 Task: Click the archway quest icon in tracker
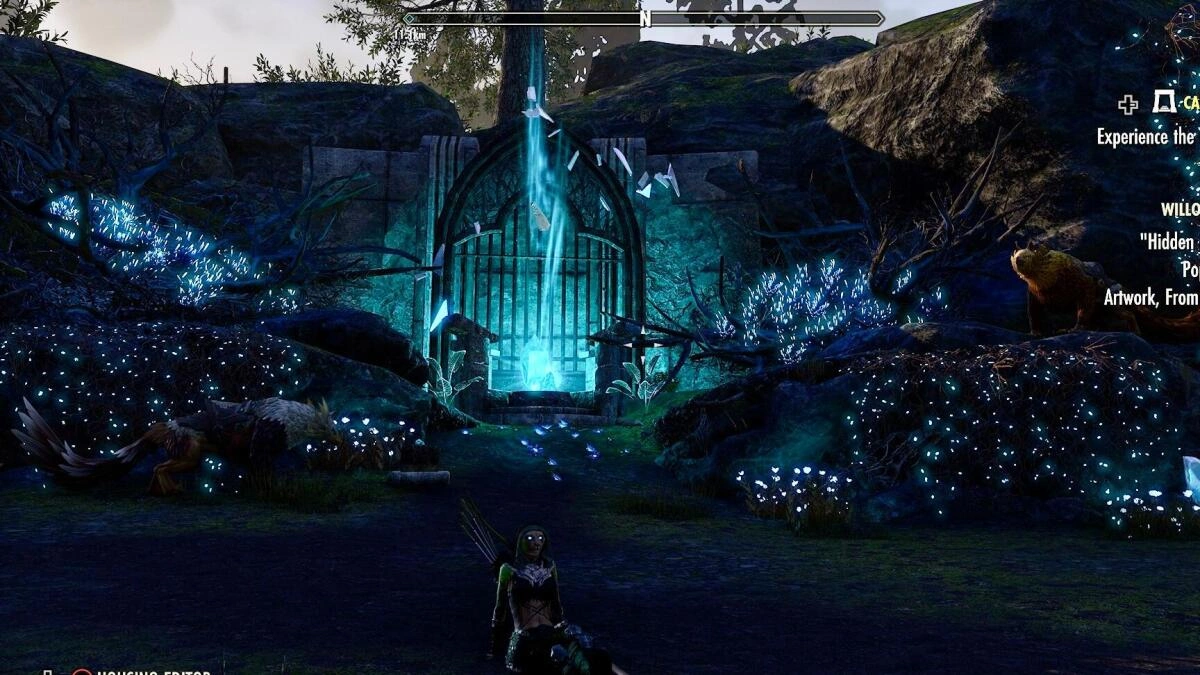click(1163, 102)
